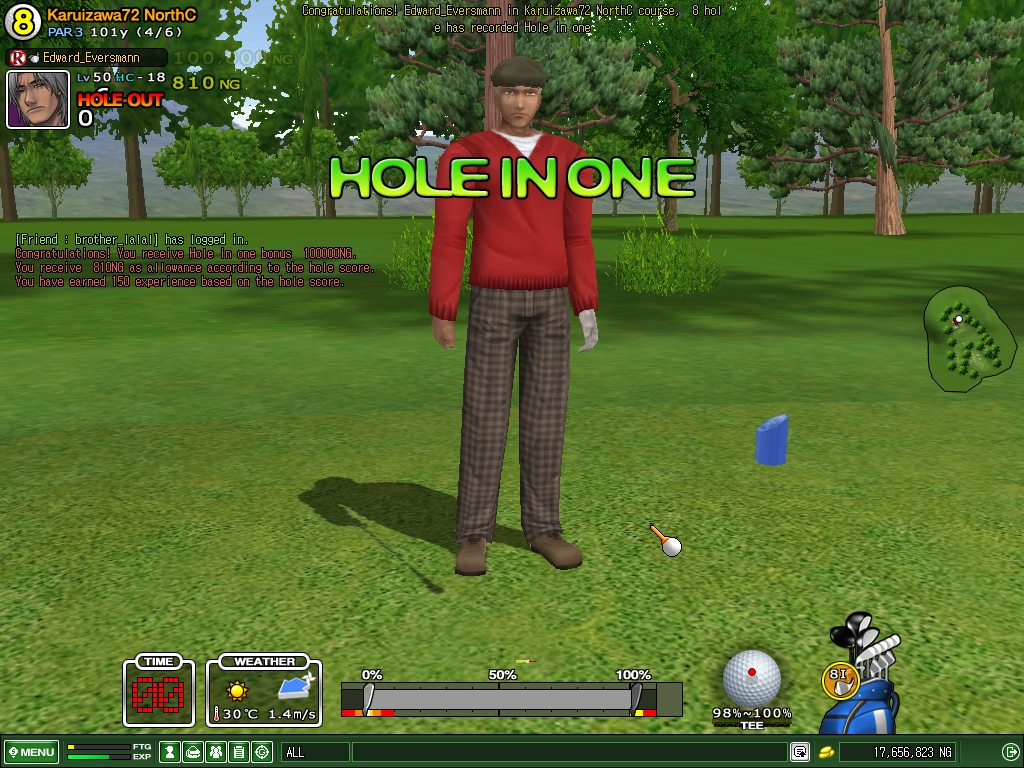1024x768 pixels.
Task: Adjust impact point on the golf ball
Action: [x=751, y=677]
